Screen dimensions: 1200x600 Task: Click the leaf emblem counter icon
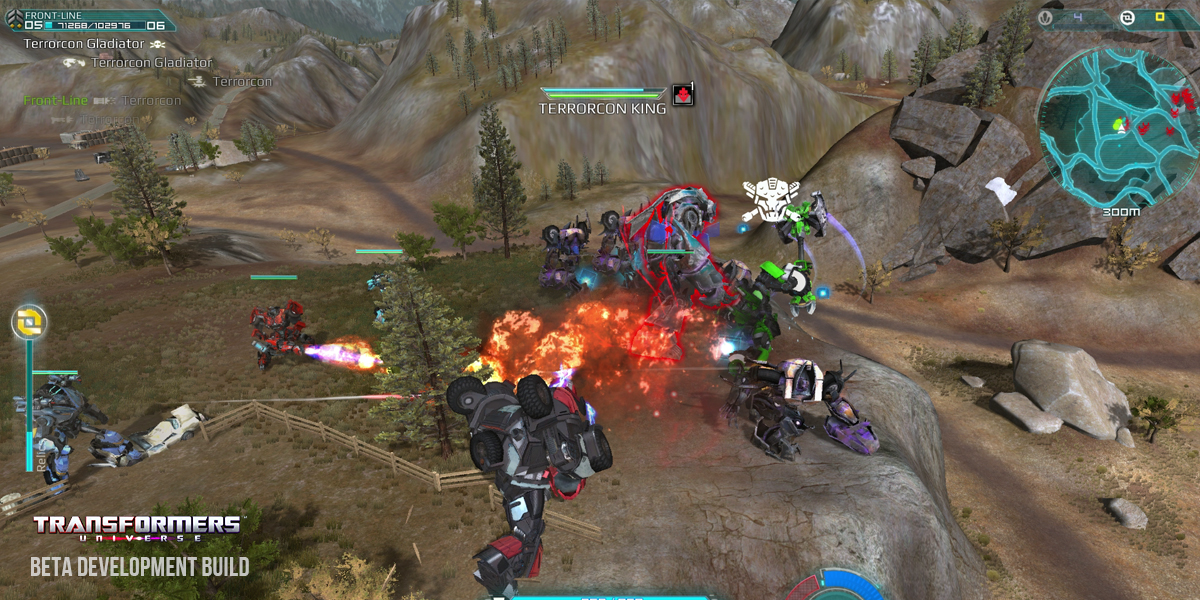[1046, 17]
